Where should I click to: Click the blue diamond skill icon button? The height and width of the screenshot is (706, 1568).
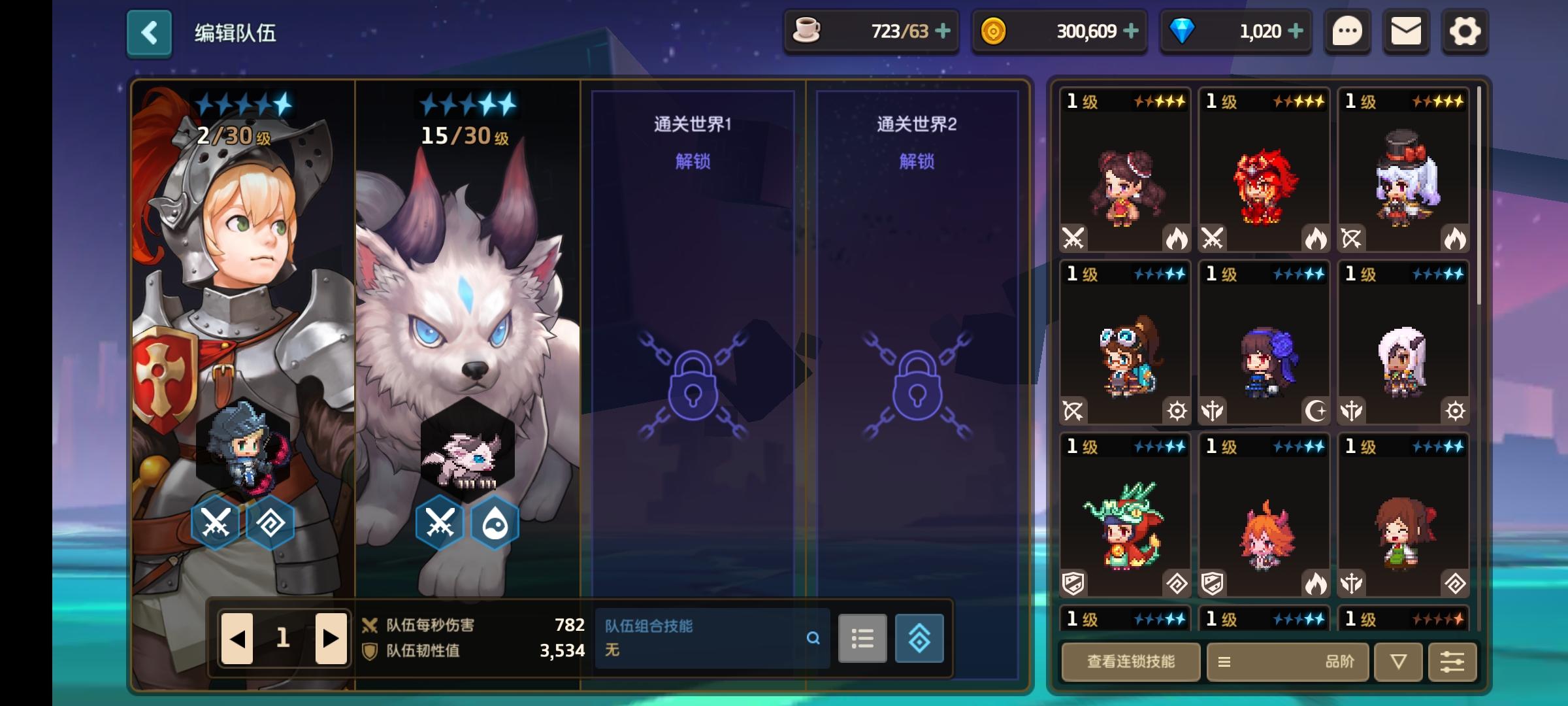tap(919, 639)
